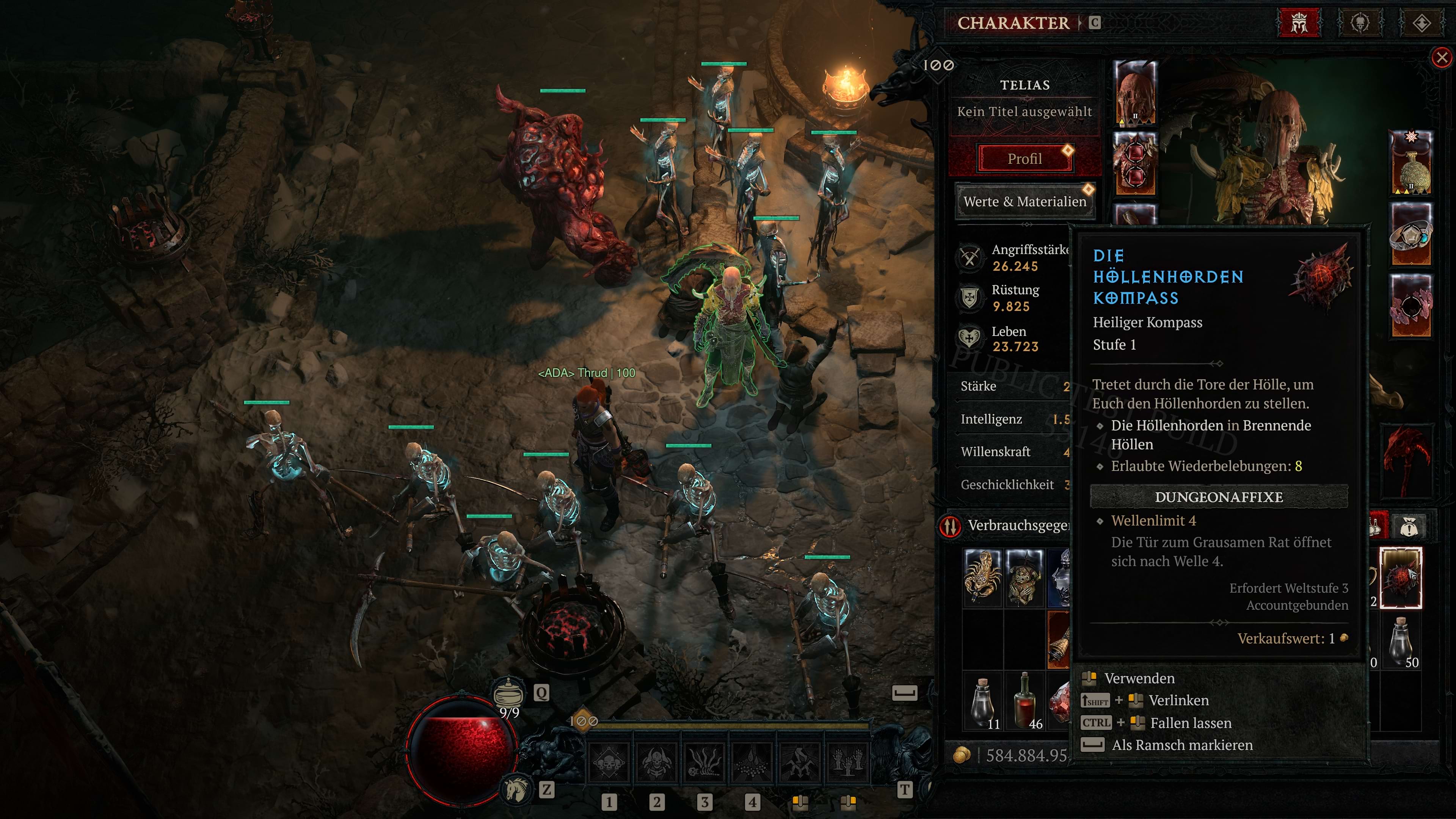Screen dimensions: 1456x819
Task: Switch to the diamond symbol tab
Action: pyautogui.click(x=1421, y=23)
